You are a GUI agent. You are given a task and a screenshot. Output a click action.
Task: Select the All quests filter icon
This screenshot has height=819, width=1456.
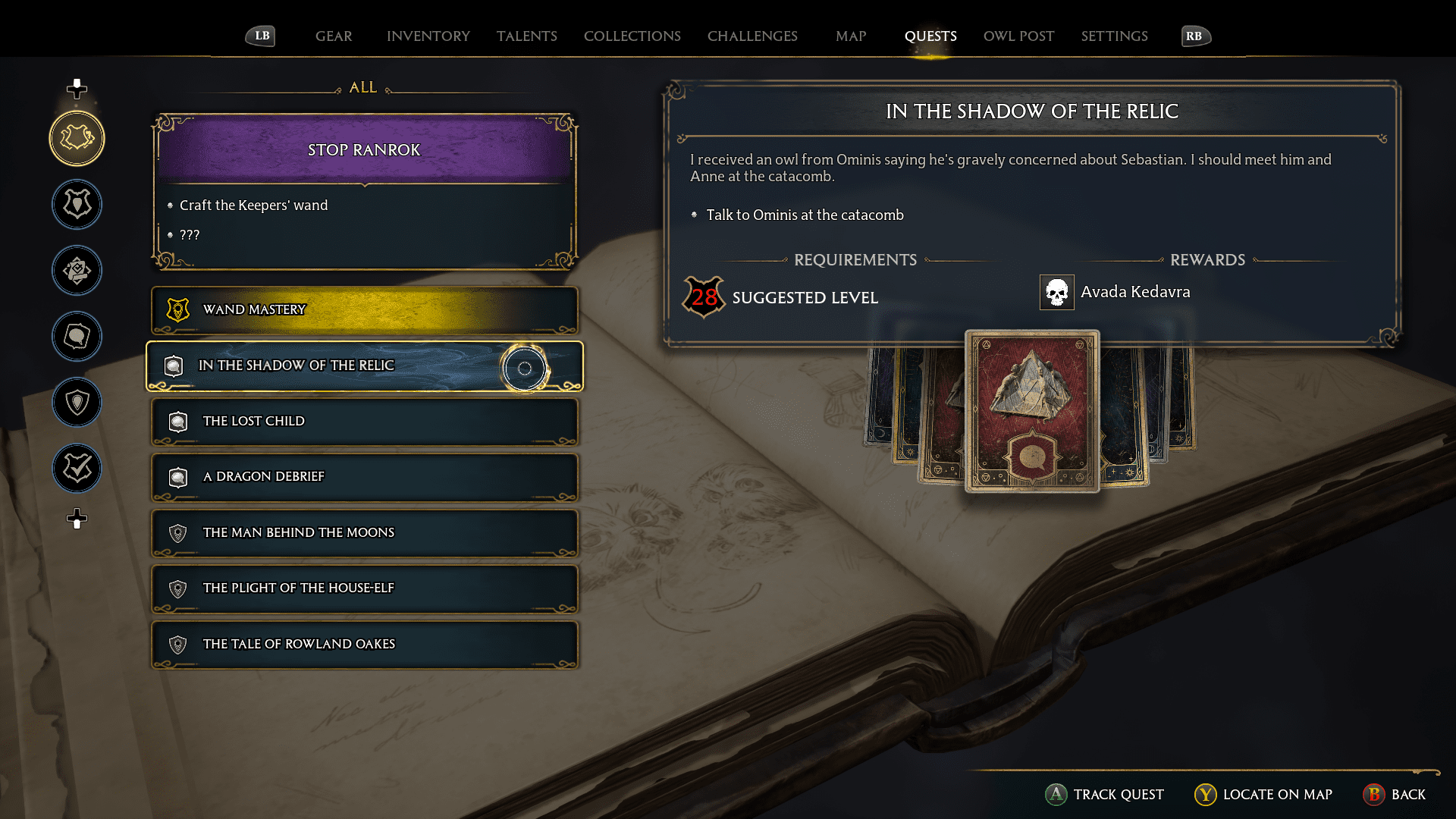[76, 138]
